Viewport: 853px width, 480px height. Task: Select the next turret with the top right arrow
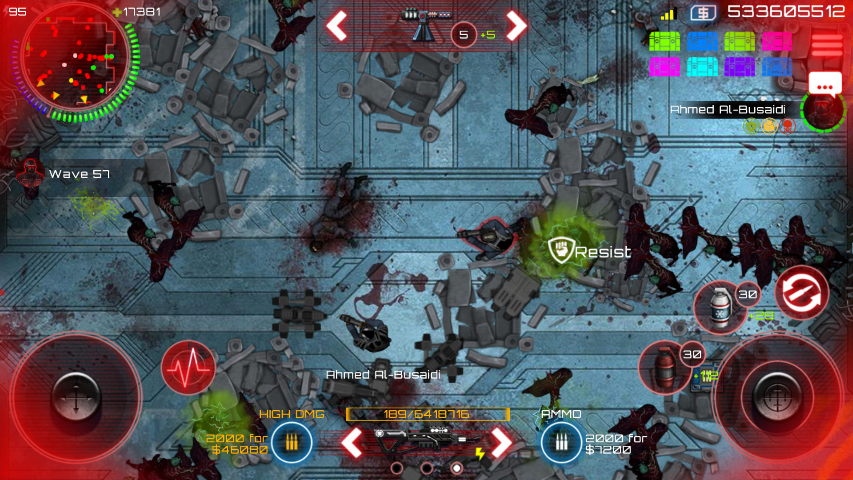coord(516,25)
